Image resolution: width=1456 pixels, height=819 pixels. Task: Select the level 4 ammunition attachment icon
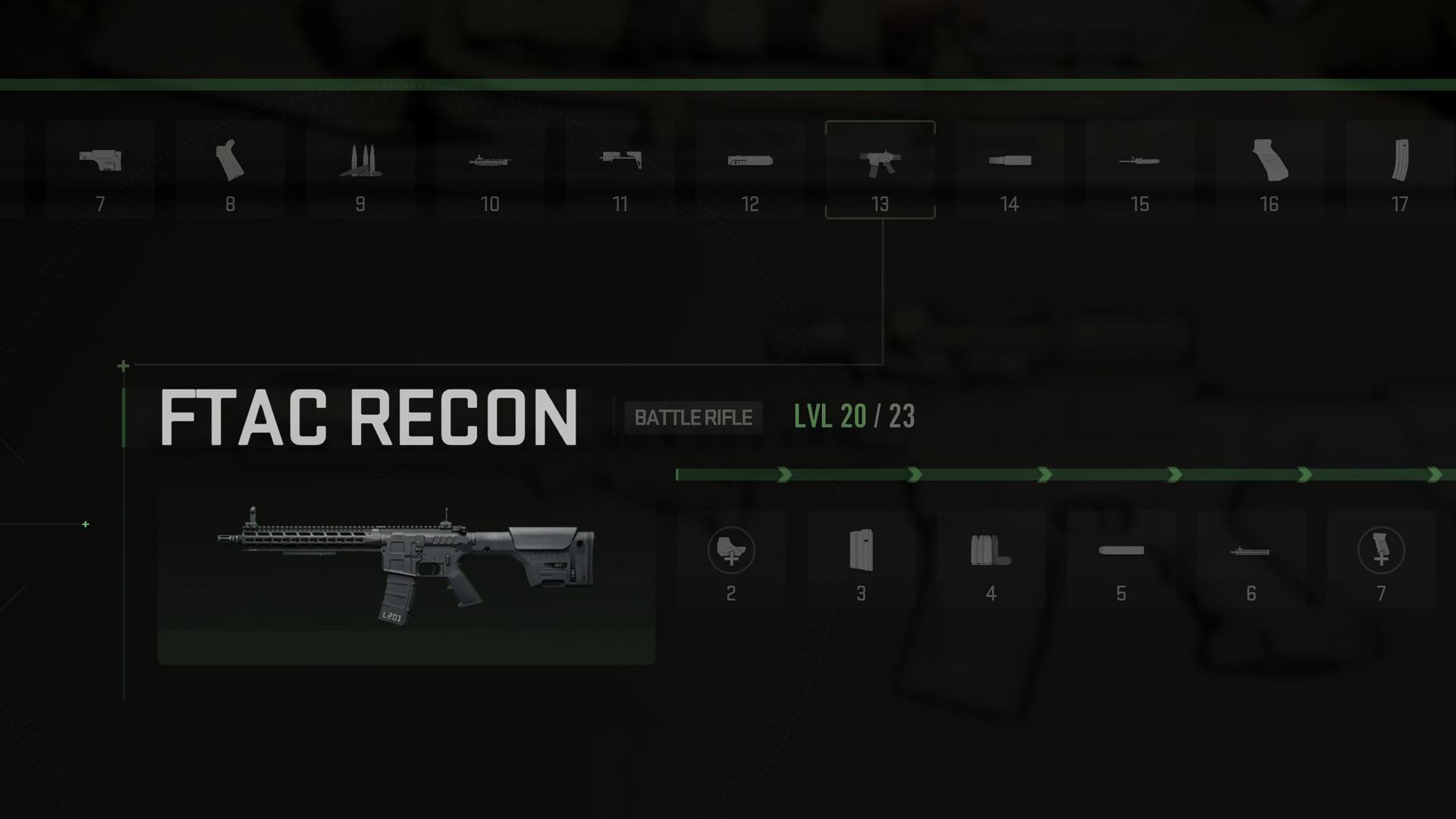pos(990,552)
